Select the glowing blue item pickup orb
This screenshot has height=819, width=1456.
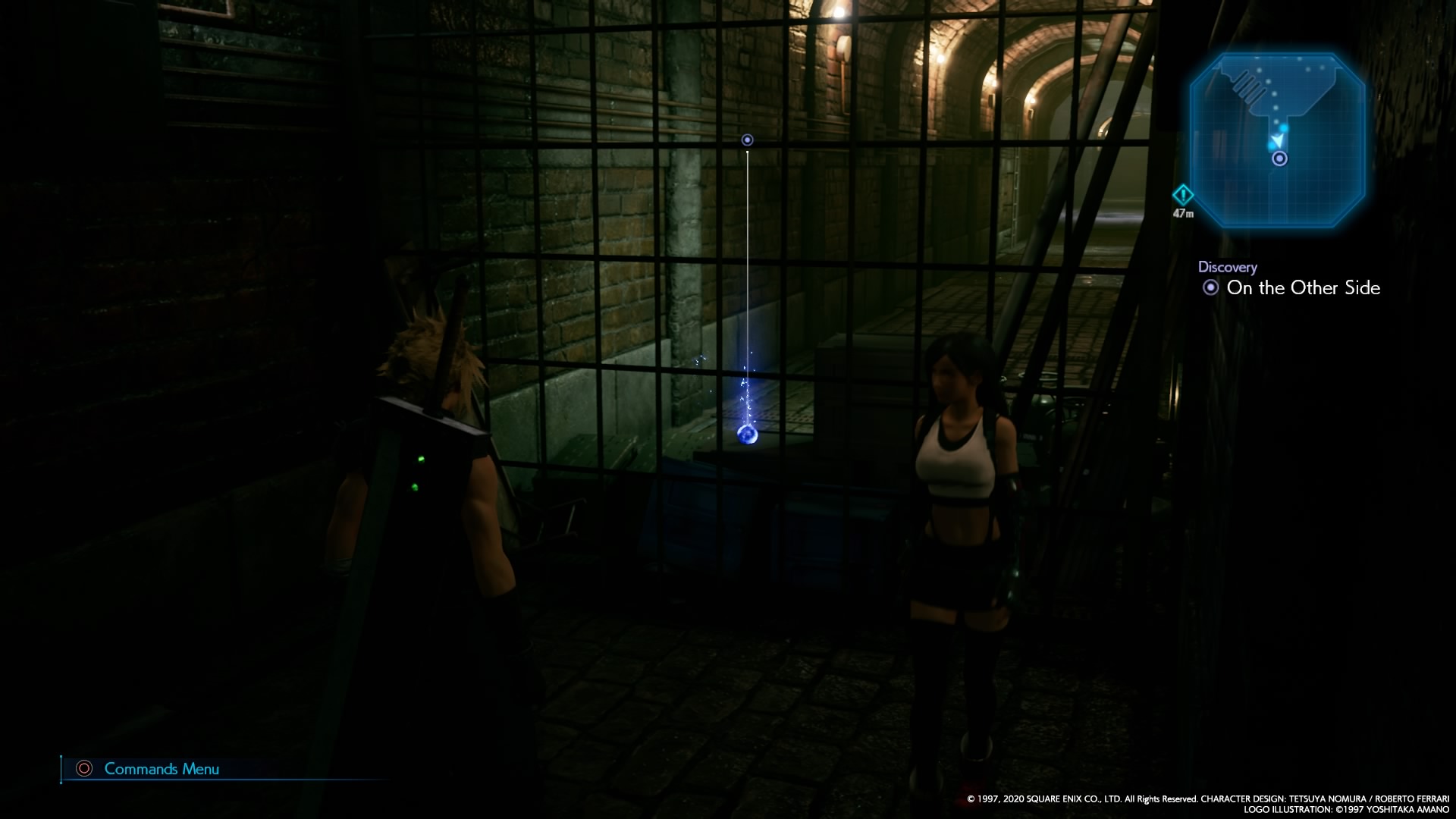[x=747, y=435]
